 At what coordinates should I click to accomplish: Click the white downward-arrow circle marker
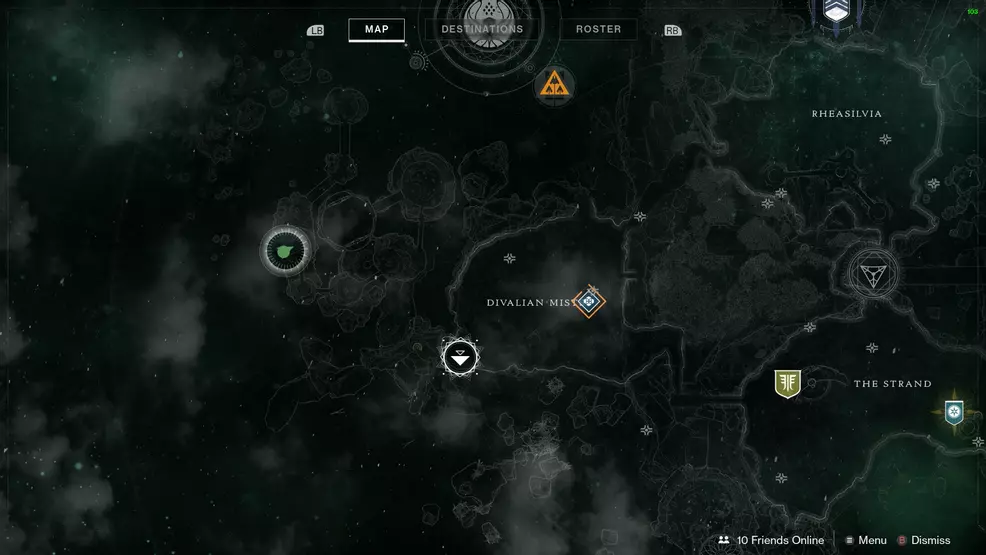click(x=460, y=356)
